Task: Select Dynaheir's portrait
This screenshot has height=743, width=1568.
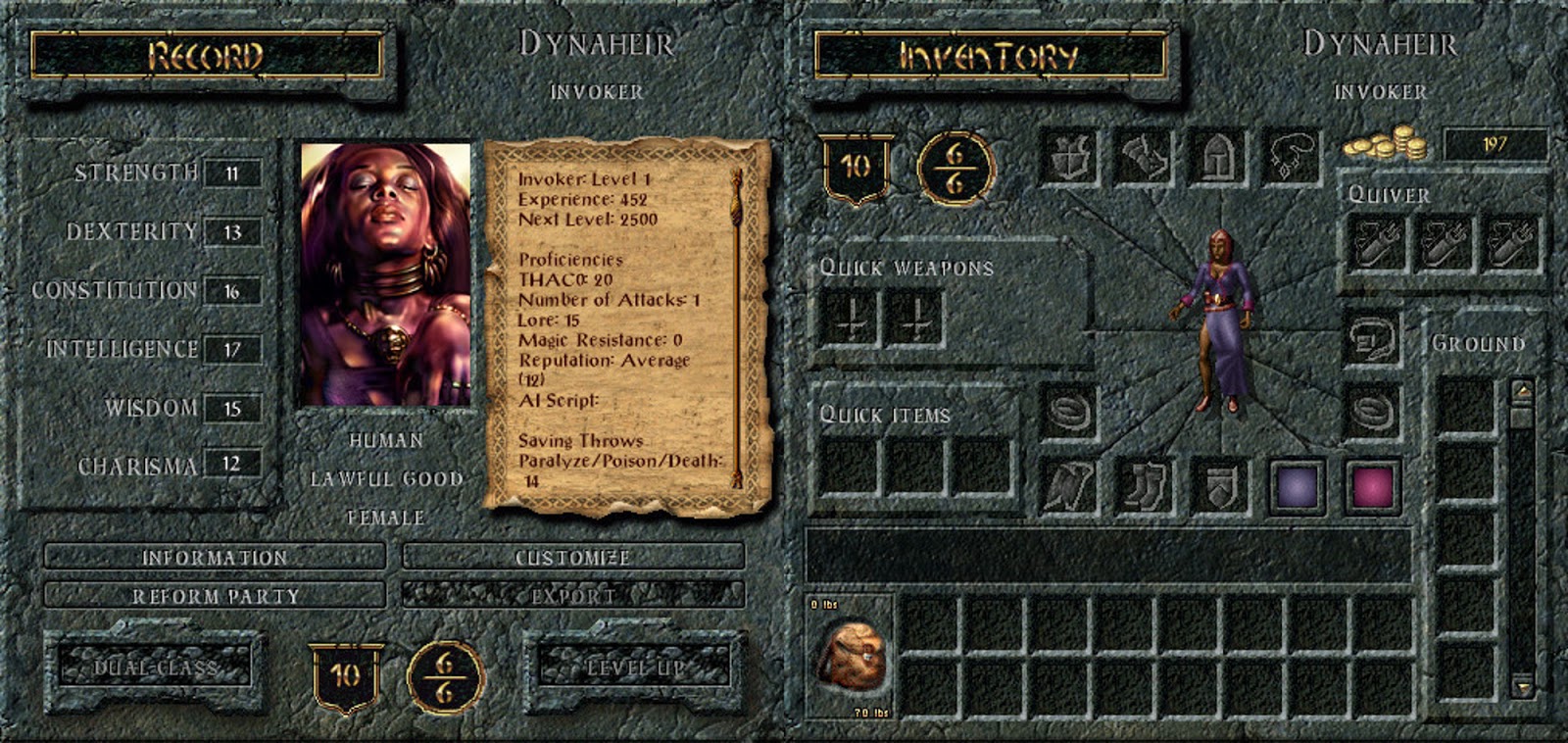Action: [x=387, y=274]
